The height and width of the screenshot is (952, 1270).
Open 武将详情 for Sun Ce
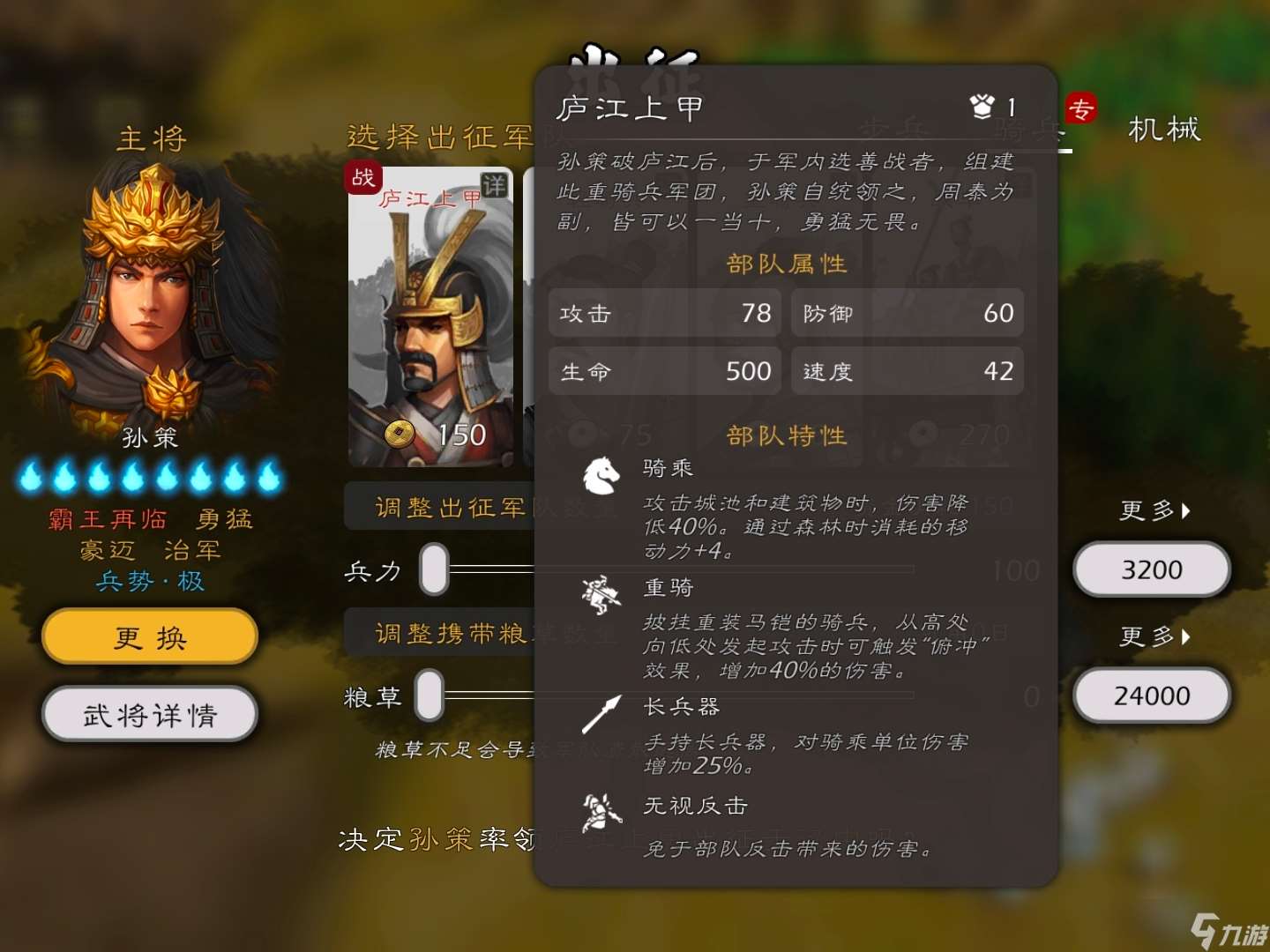pos(148,715)
